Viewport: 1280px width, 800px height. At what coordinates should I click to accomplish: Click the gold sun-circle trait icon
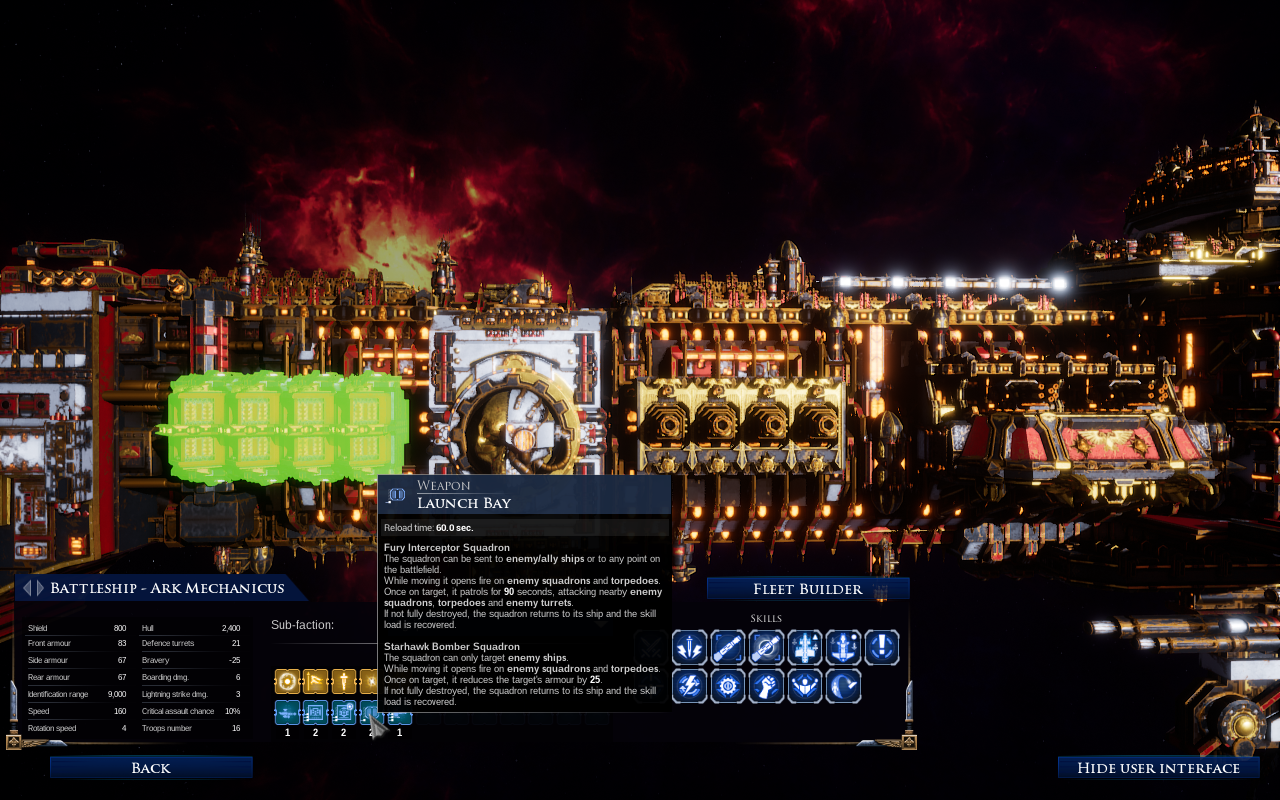pos(288,682)
